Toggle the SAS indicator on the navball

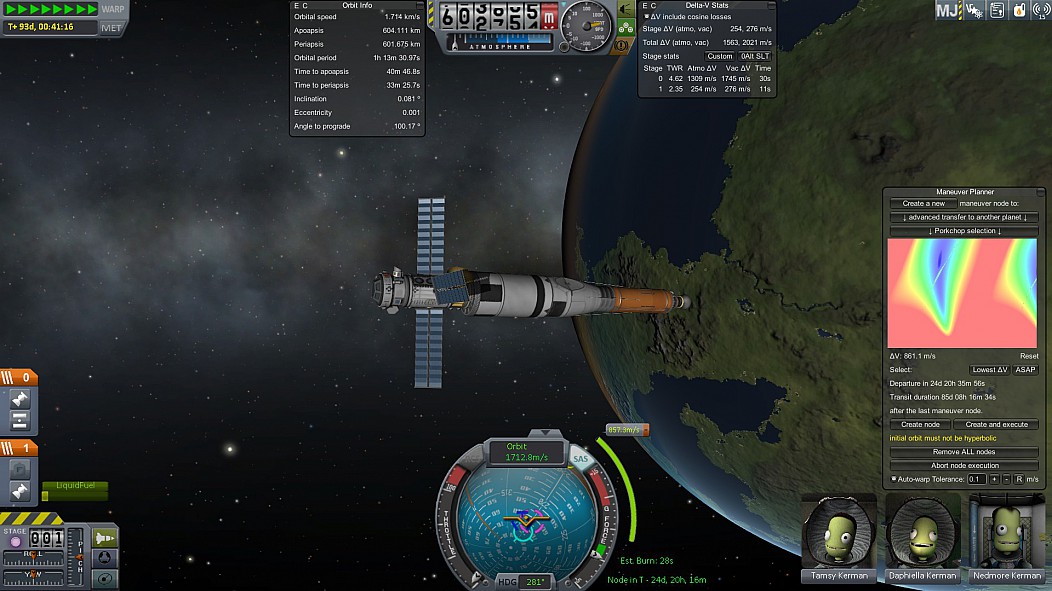581,459
